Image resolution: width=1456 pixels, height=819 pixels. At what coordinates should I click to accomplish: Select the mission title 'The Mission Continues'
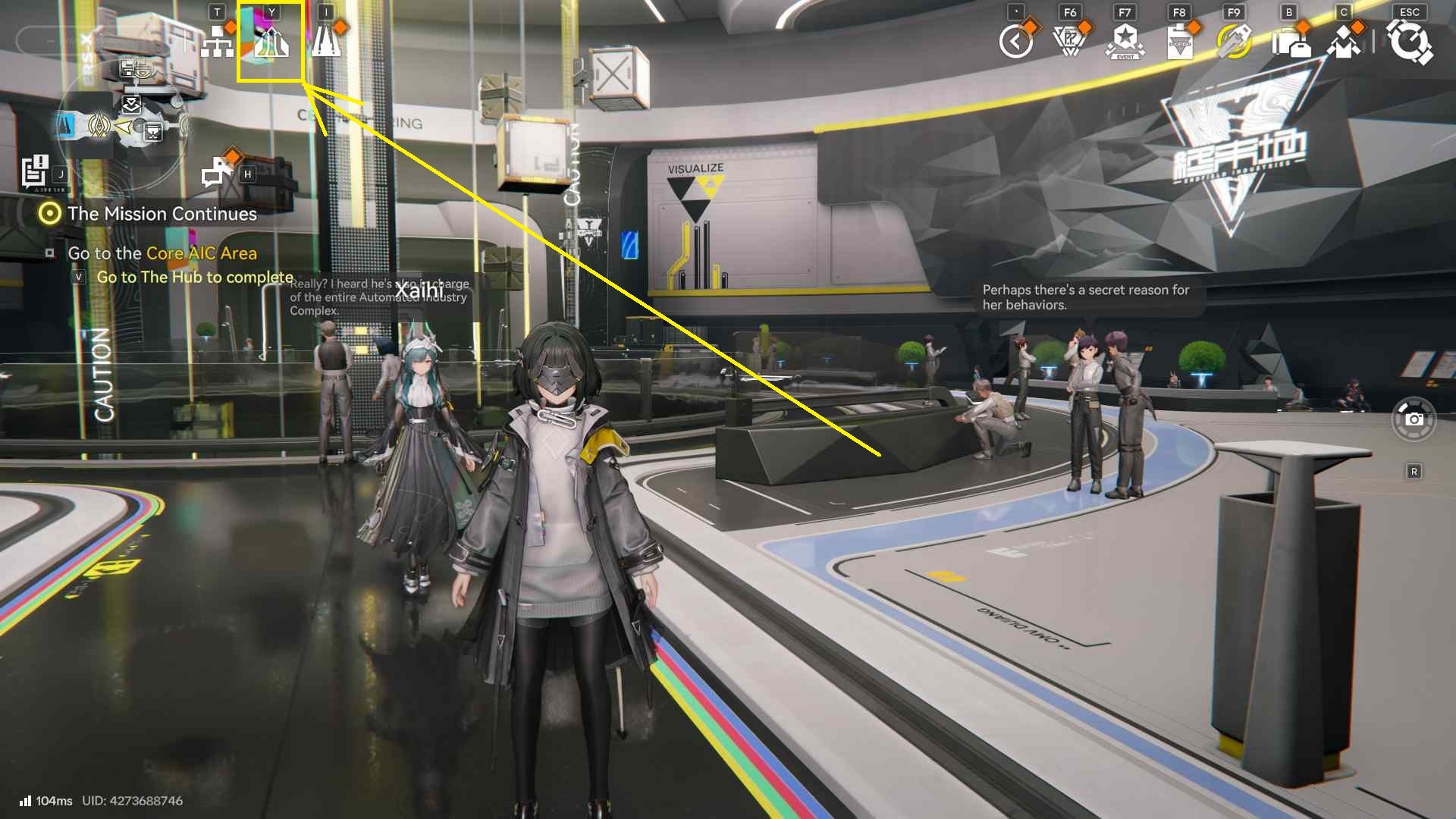161,214
